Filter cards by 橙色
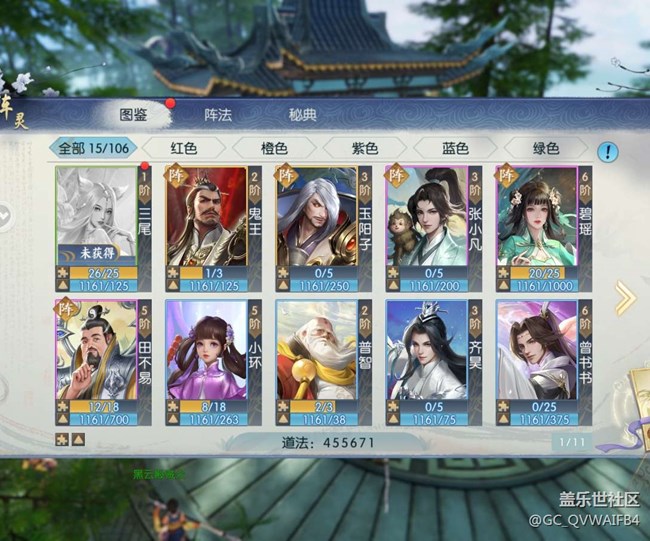This screenshot has width=650, height=541. pyautogui.click(x=275, y=148)
